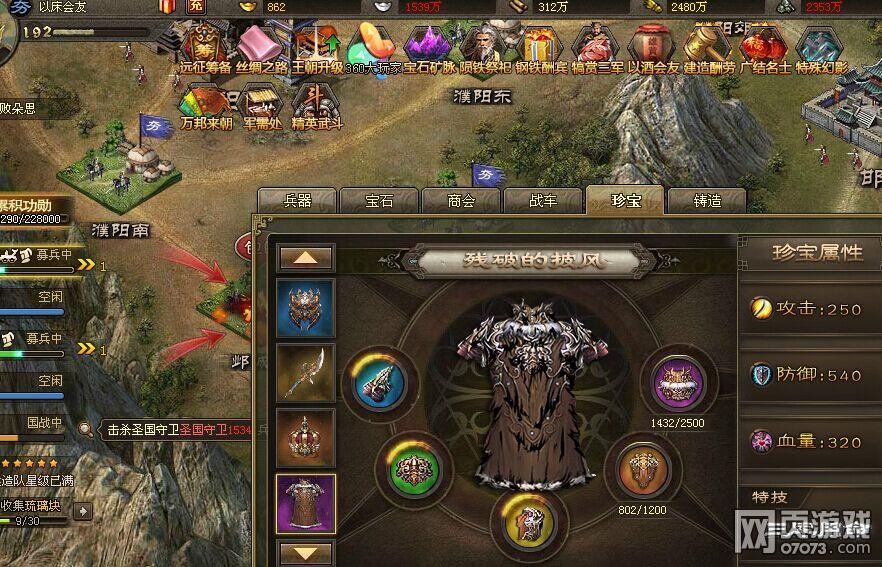Click the magnifier beside 击杀圣国守卫 quest
882x567 pixels.
(88, 430)
